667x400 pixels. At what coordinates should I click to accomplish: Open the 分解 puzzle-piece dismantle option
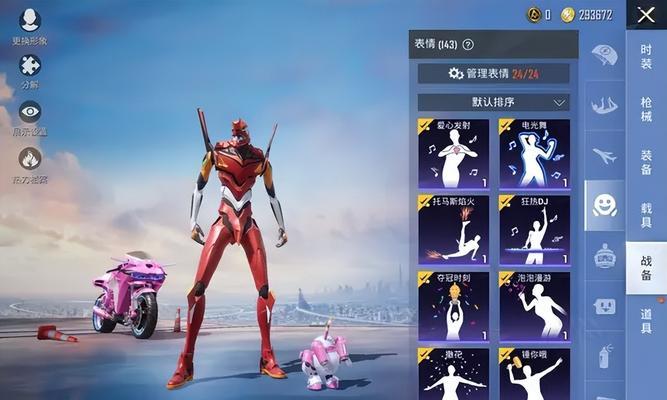point(30,67)
